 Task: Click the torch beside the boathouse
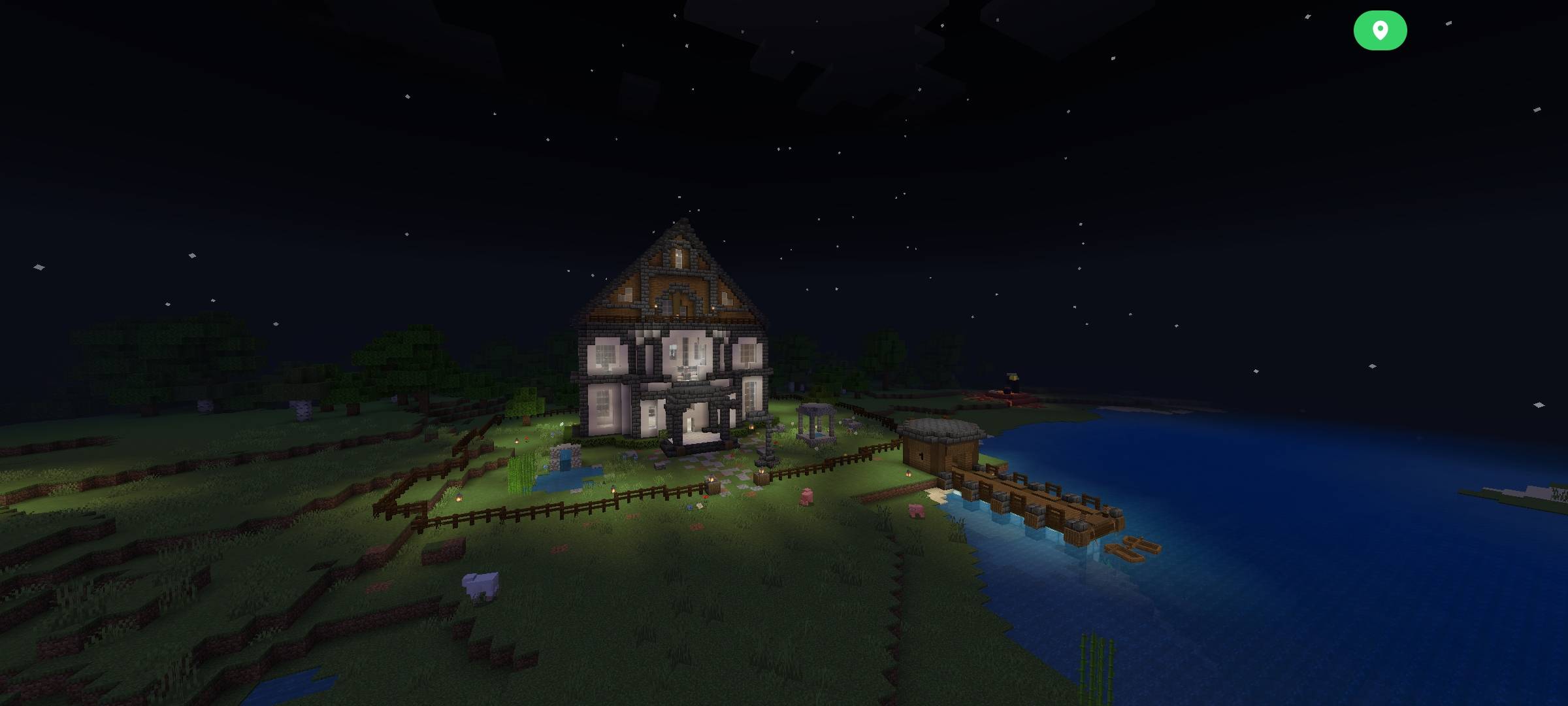click(907, 473)
